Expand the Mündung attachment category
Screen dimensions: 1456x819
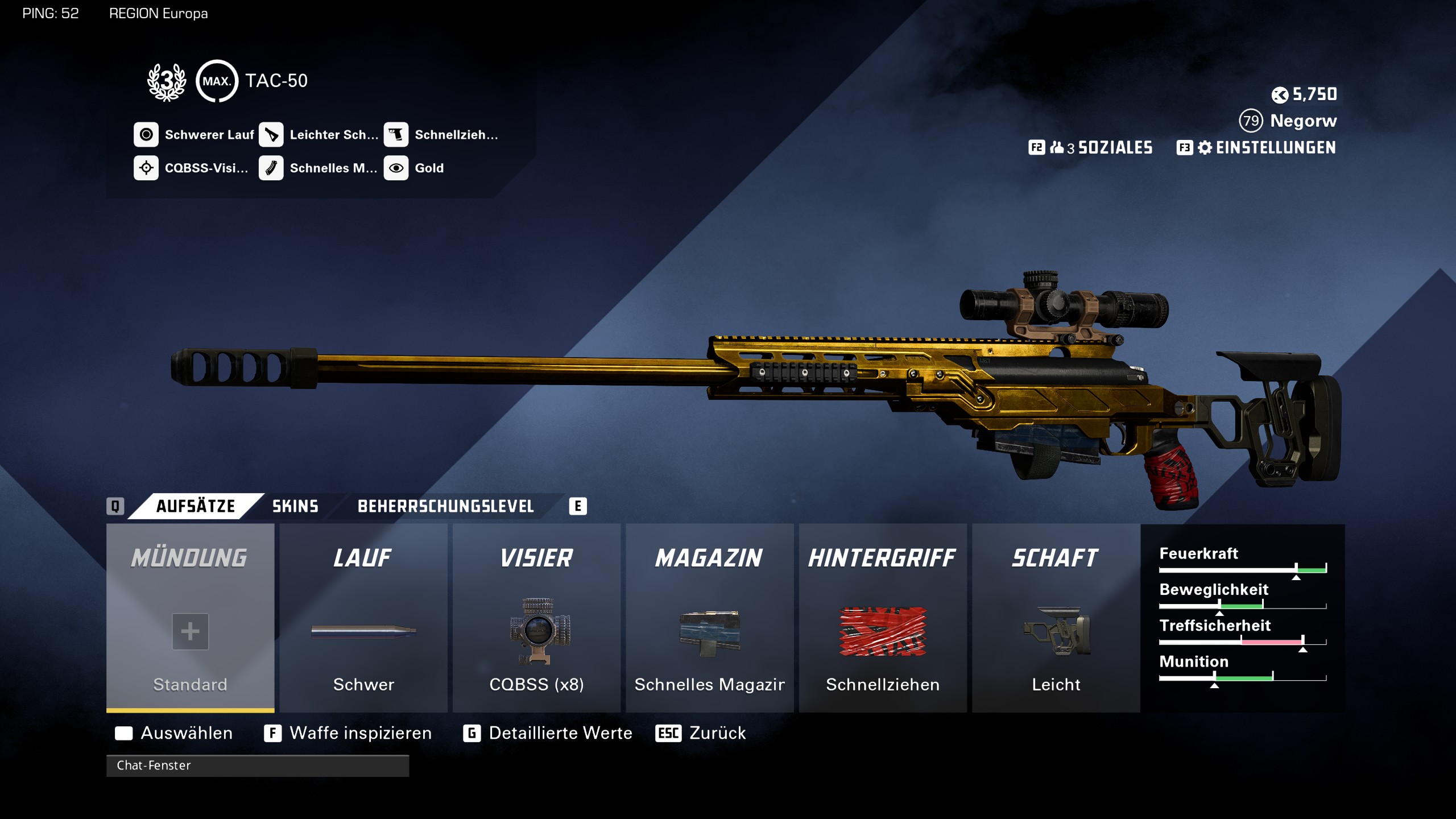click(191, 557)
